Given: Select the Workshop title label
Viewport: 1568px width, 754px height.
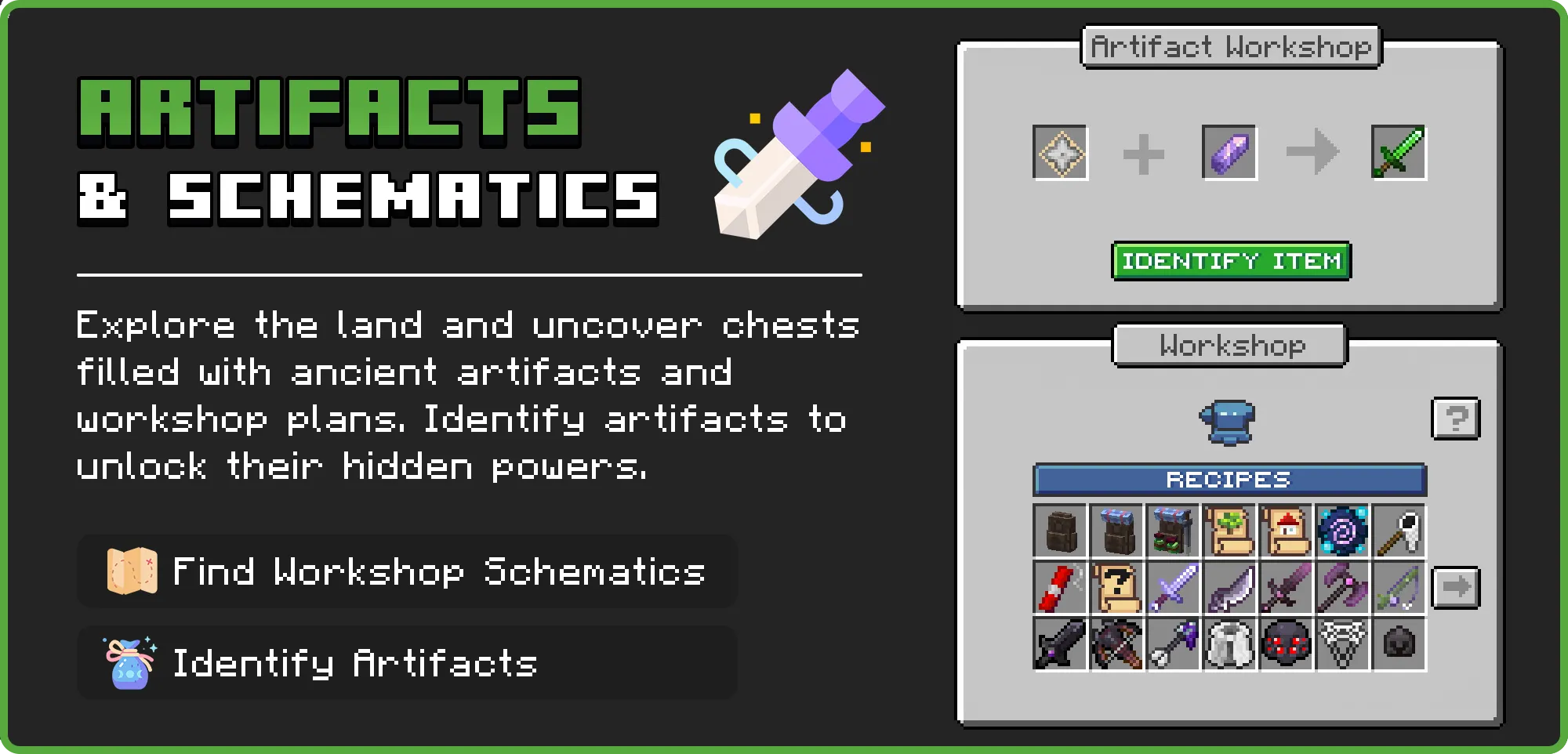Looking at the screenshot, I should click(1229, 346).
